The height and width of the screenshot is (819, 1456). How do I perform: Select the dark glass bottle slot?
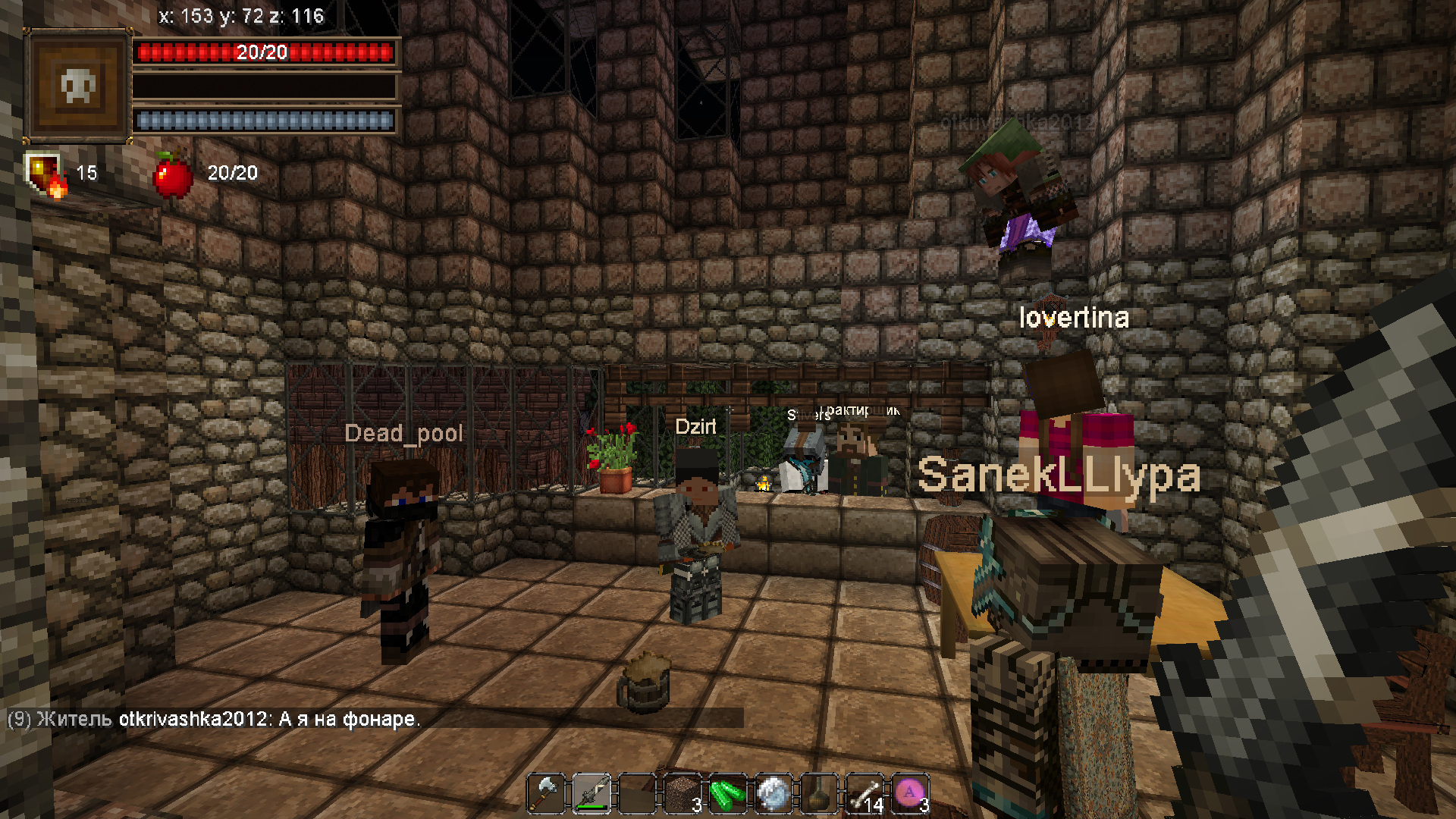(819, 794)
